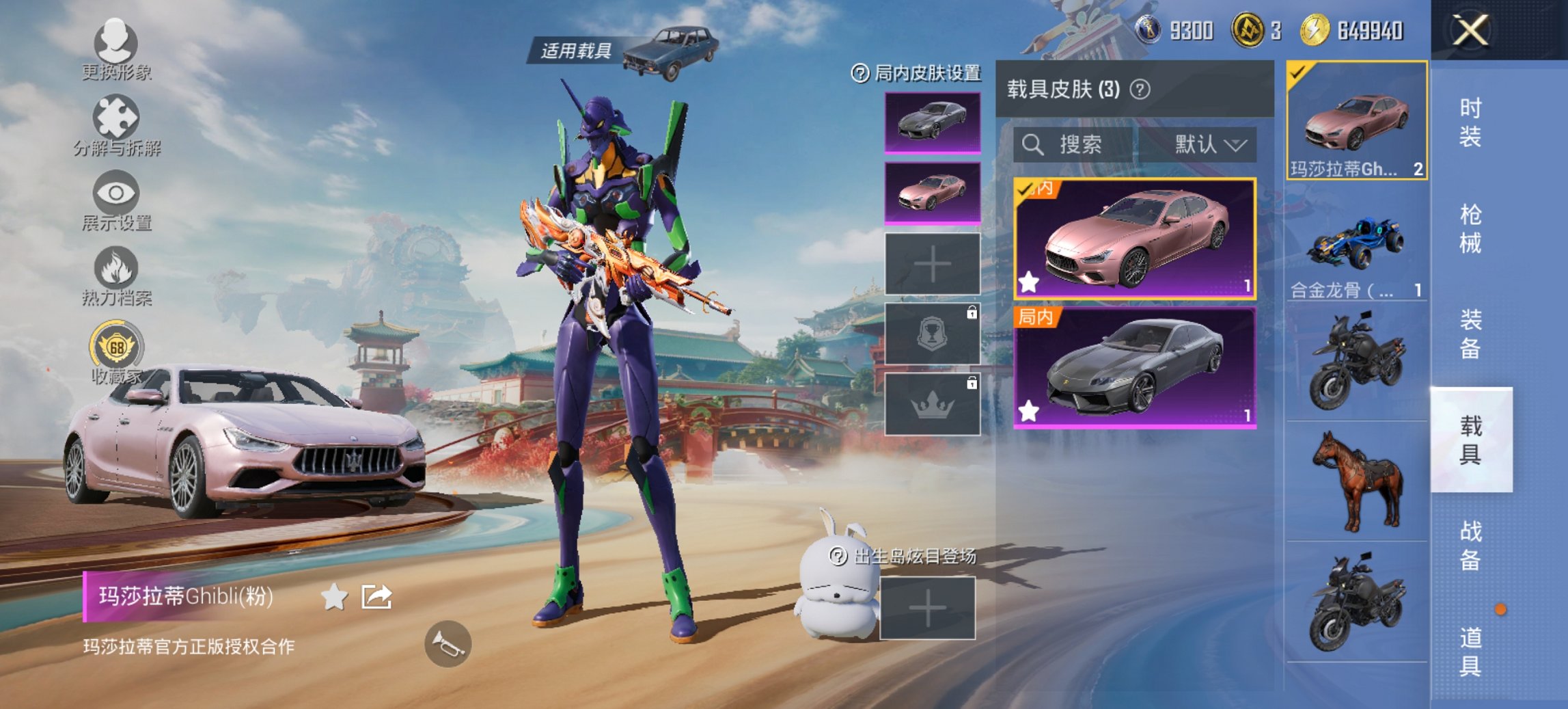Select the gray sports car skin card

1134,368
